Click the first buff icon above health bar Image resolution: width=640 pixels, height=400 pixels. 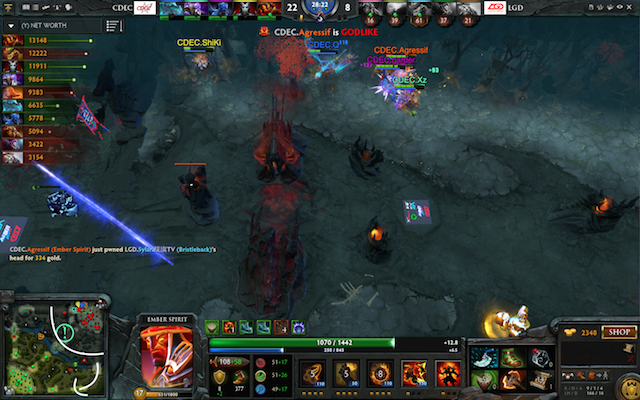pos(213,326)
